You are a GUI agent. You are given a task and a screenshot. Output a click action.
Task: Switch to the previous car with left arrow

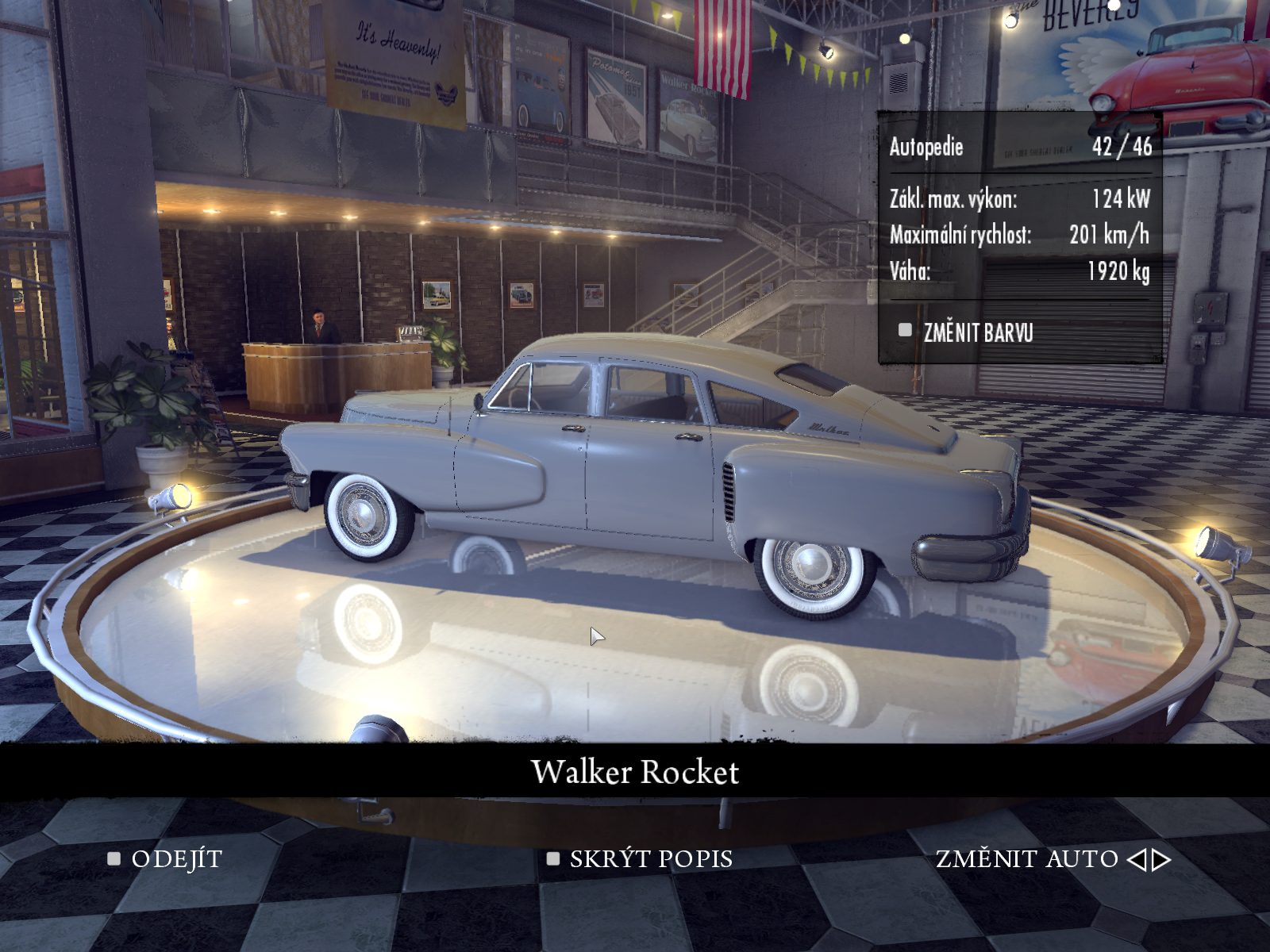click(1137, 859)
